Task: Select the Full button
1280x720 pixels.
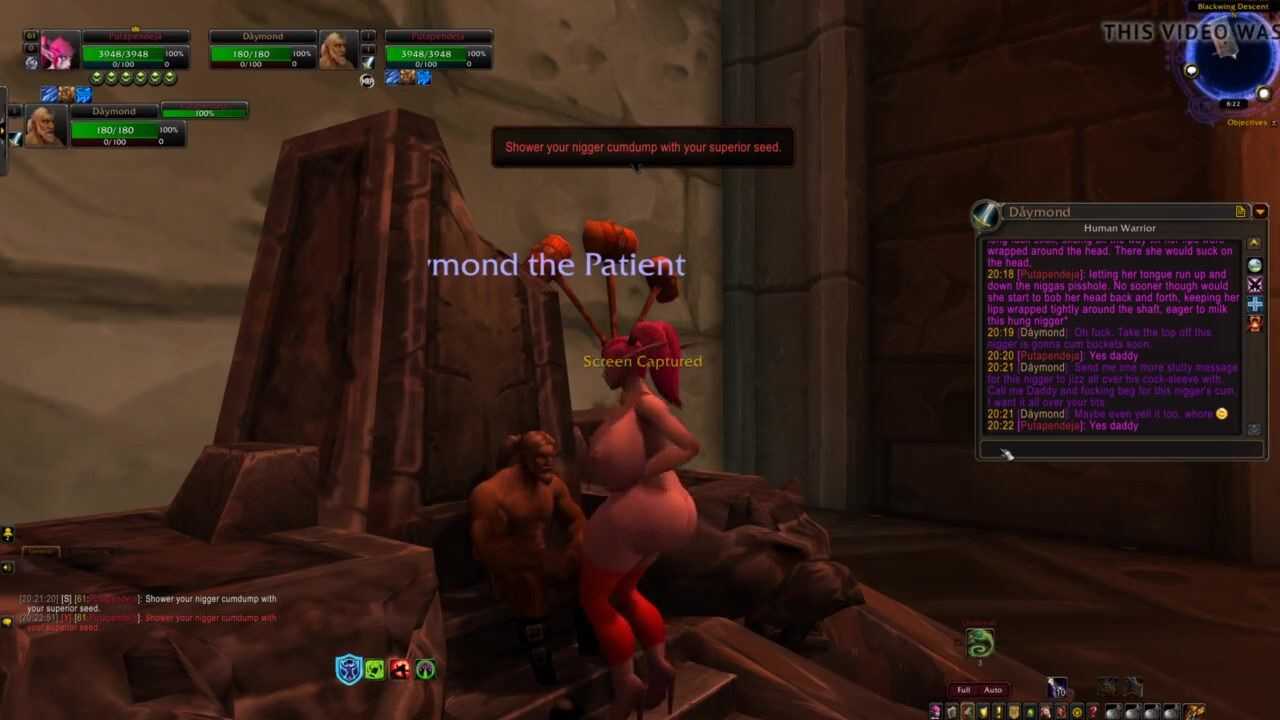Action: tap(963, 690)
